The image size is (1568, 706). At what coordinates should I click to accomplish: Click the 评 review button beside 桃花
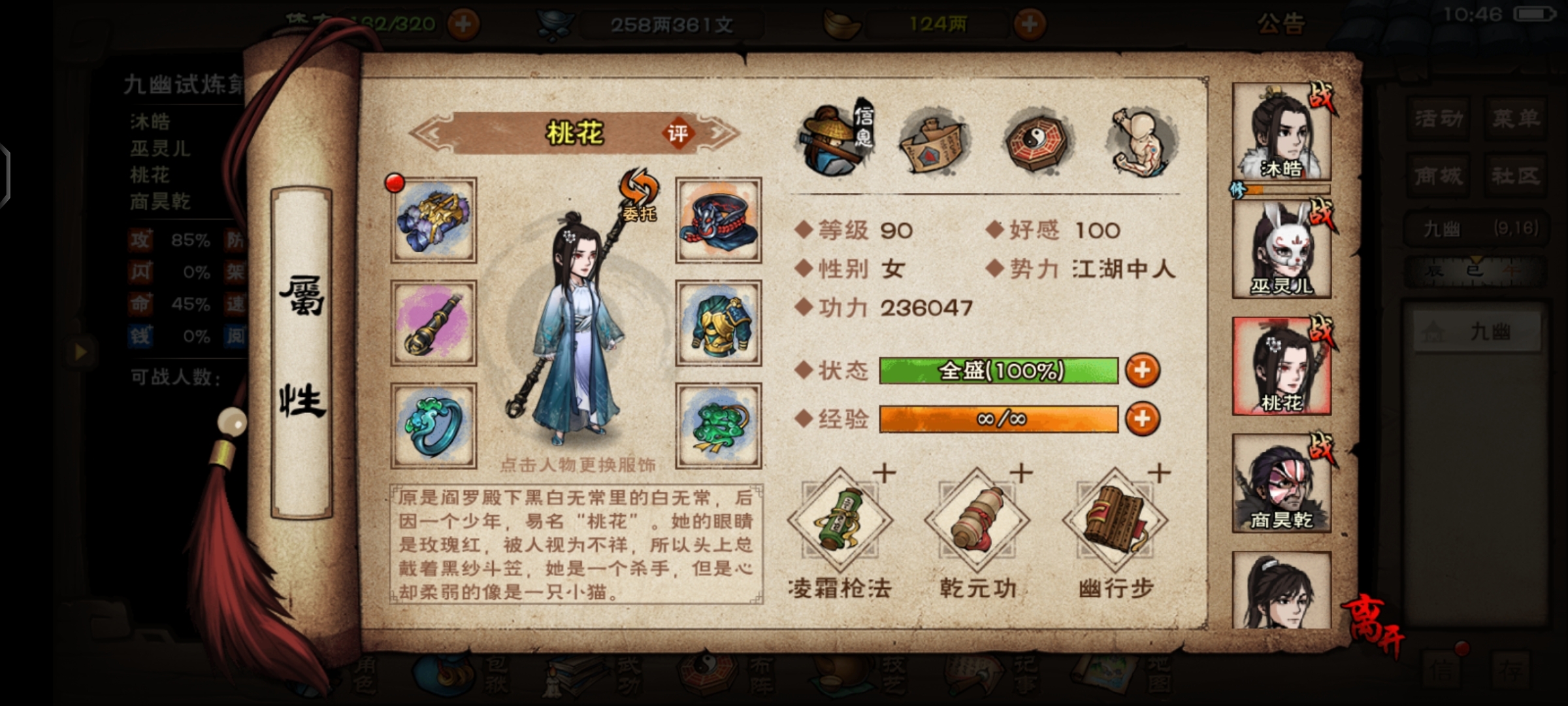click(x=678, y=133)
